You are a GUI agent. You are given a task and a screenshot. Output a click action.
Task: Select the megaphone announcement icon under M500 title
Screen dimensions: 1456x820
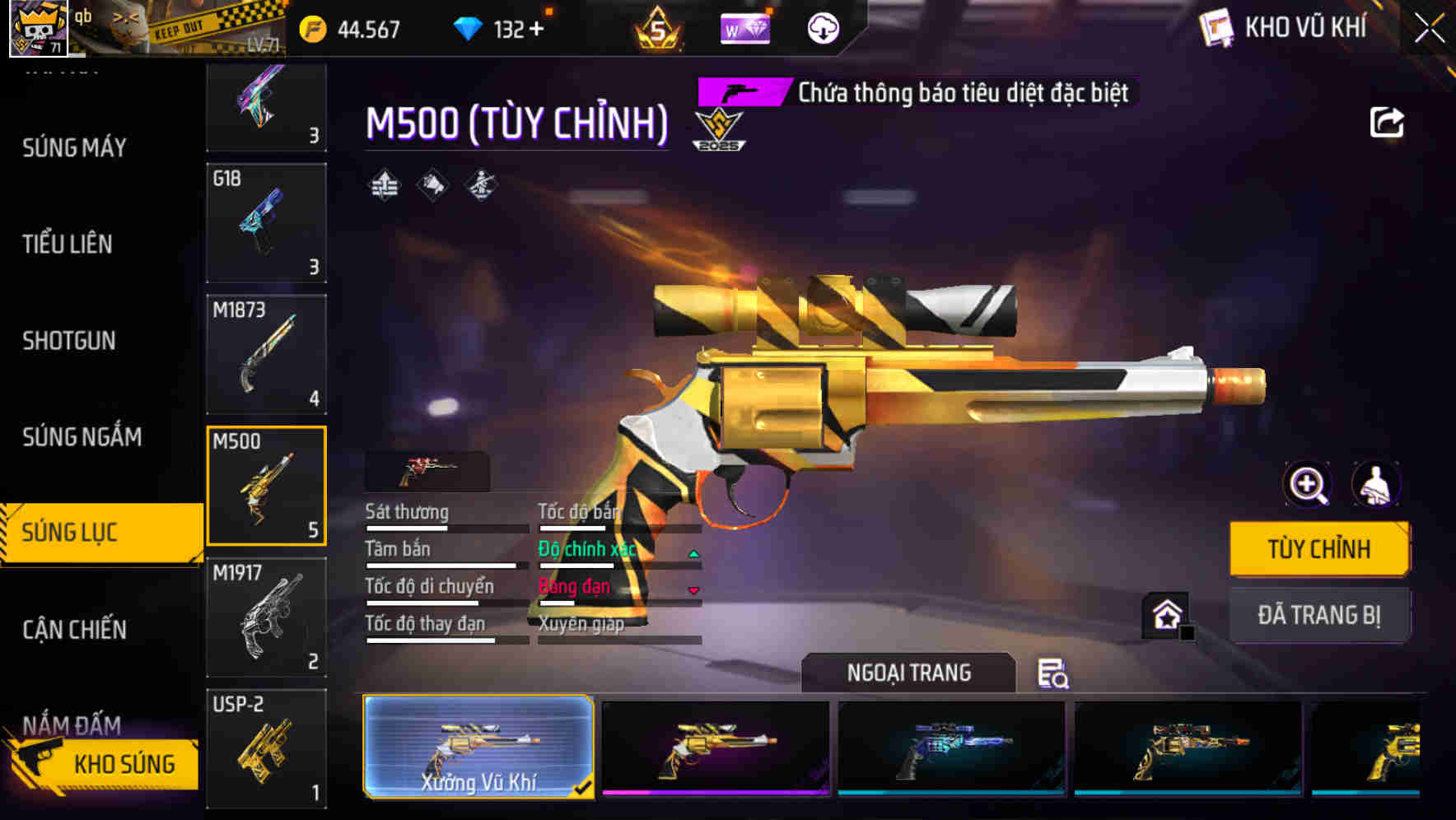(x=432, y=184)
